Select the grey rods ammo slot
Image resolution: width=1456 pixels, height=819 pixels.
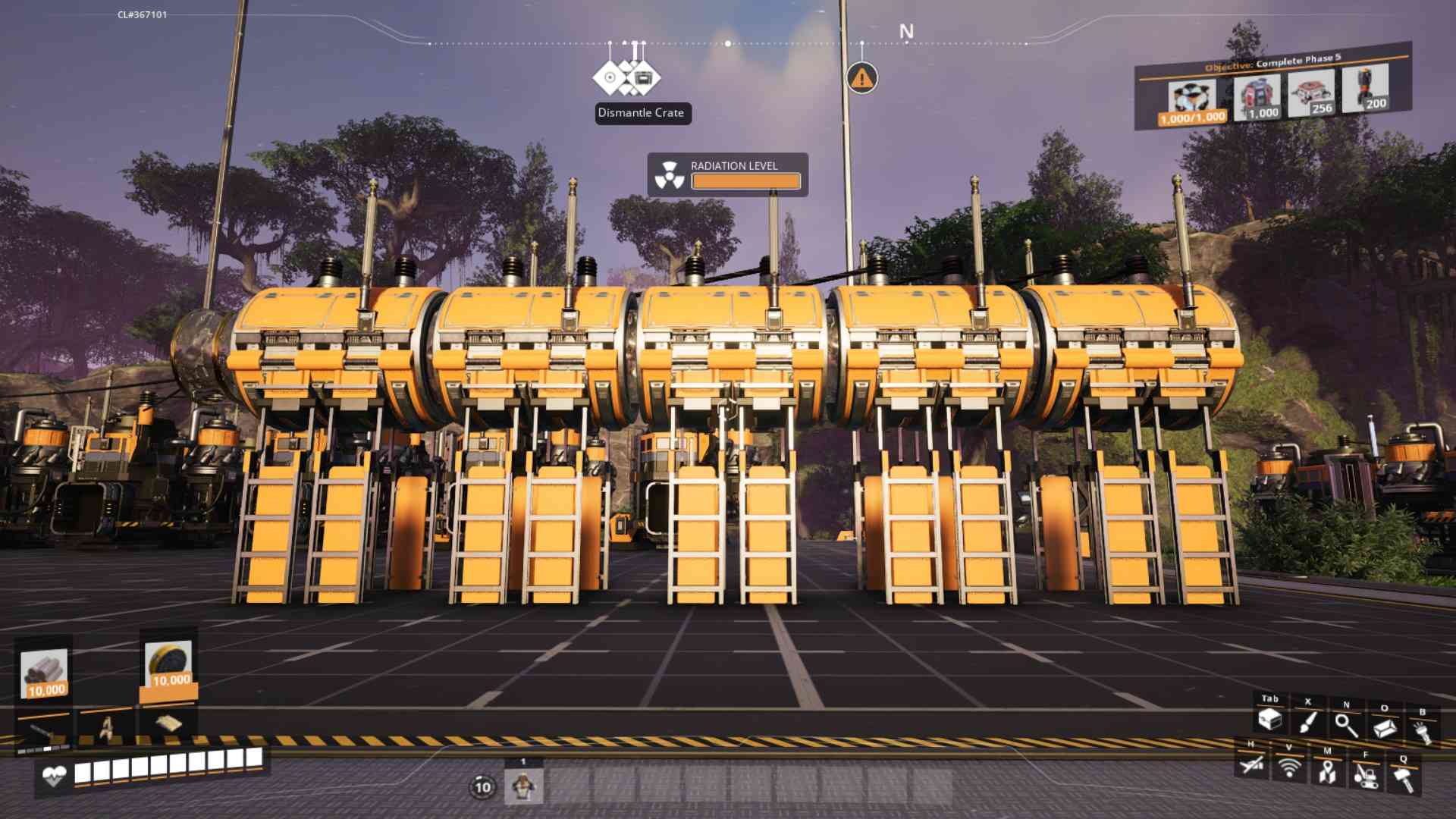click(x=45, y=673)
